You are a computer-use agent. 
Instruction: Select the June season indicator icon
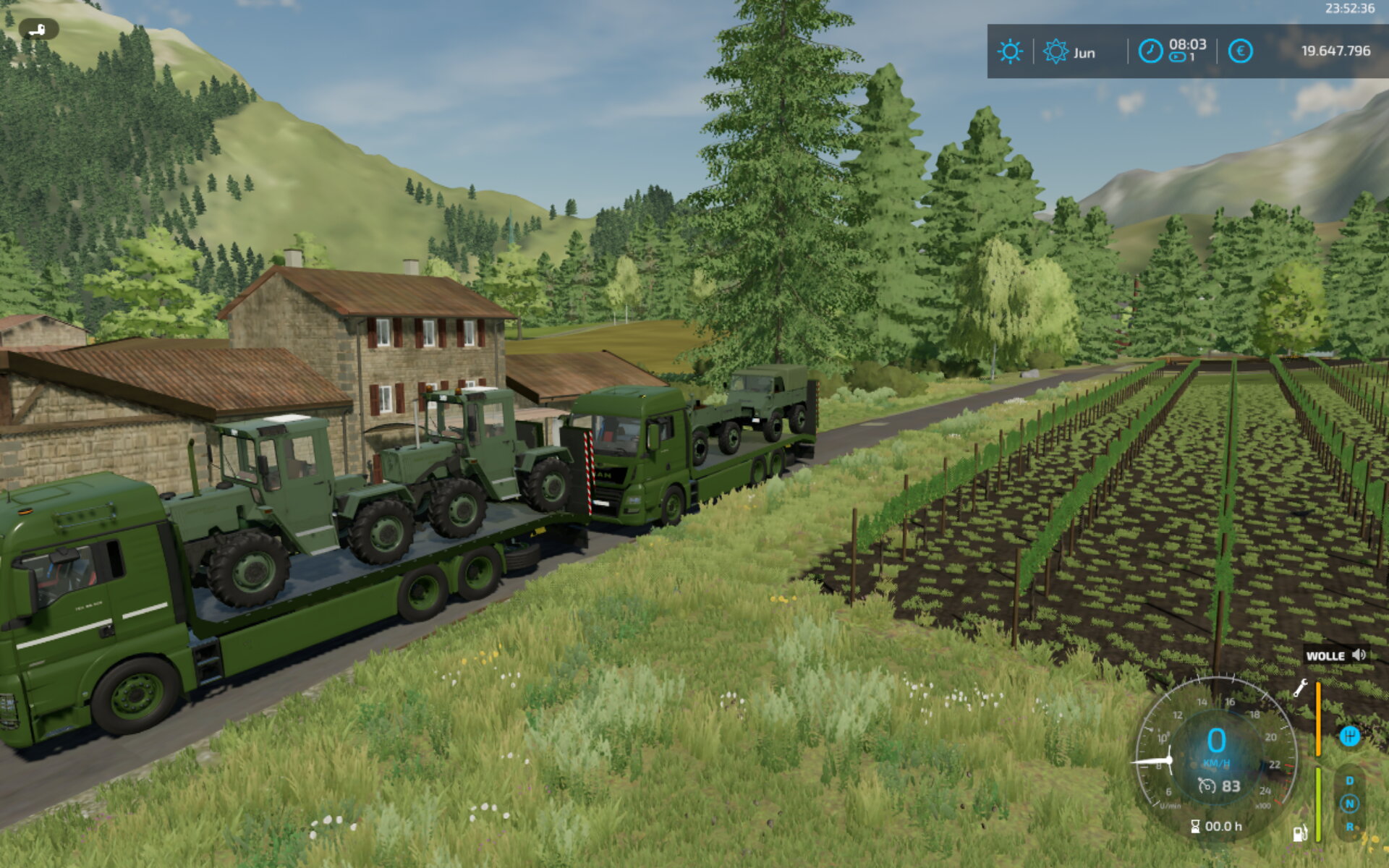tap(1055, 51)
